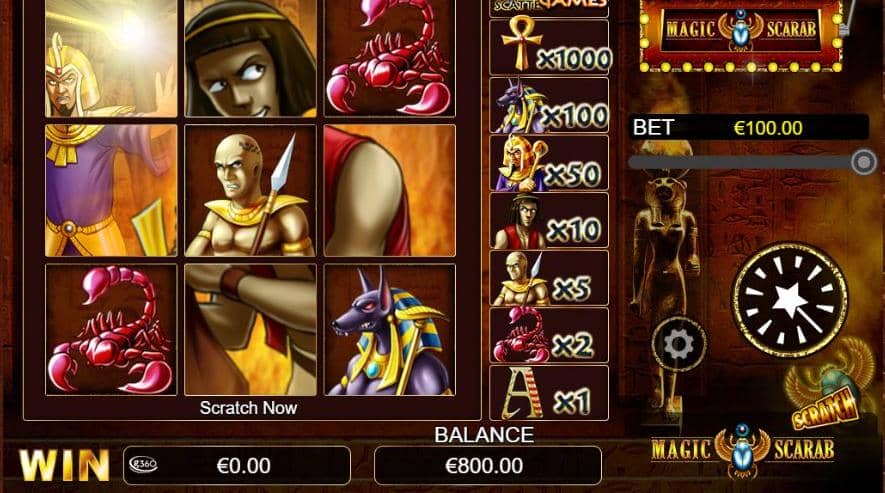This screenshot has height=493, width=885.
Task: Open settings with the gear icon
Action: 679,346
